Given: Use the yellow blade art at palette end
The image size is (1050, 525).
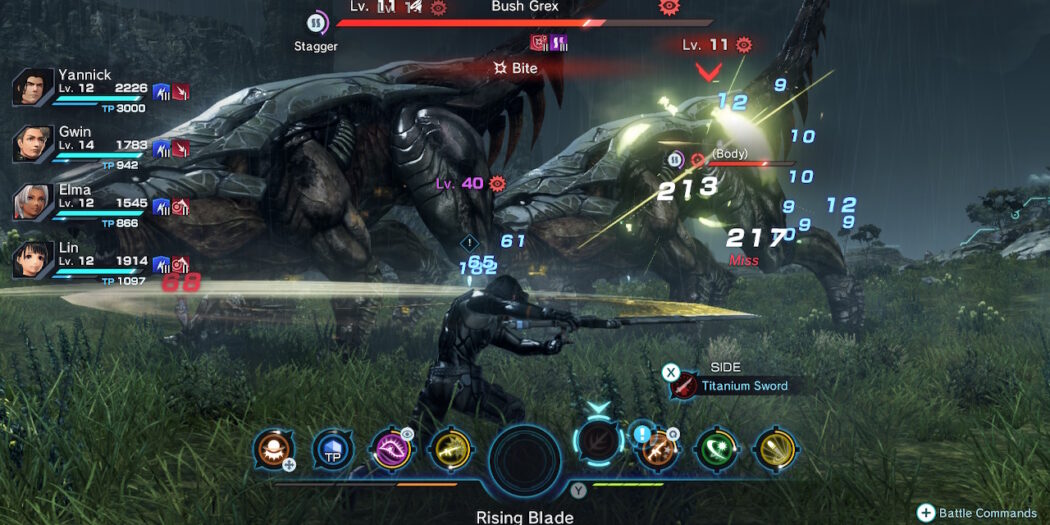Looking at the screenshot, I should [774, 449].
